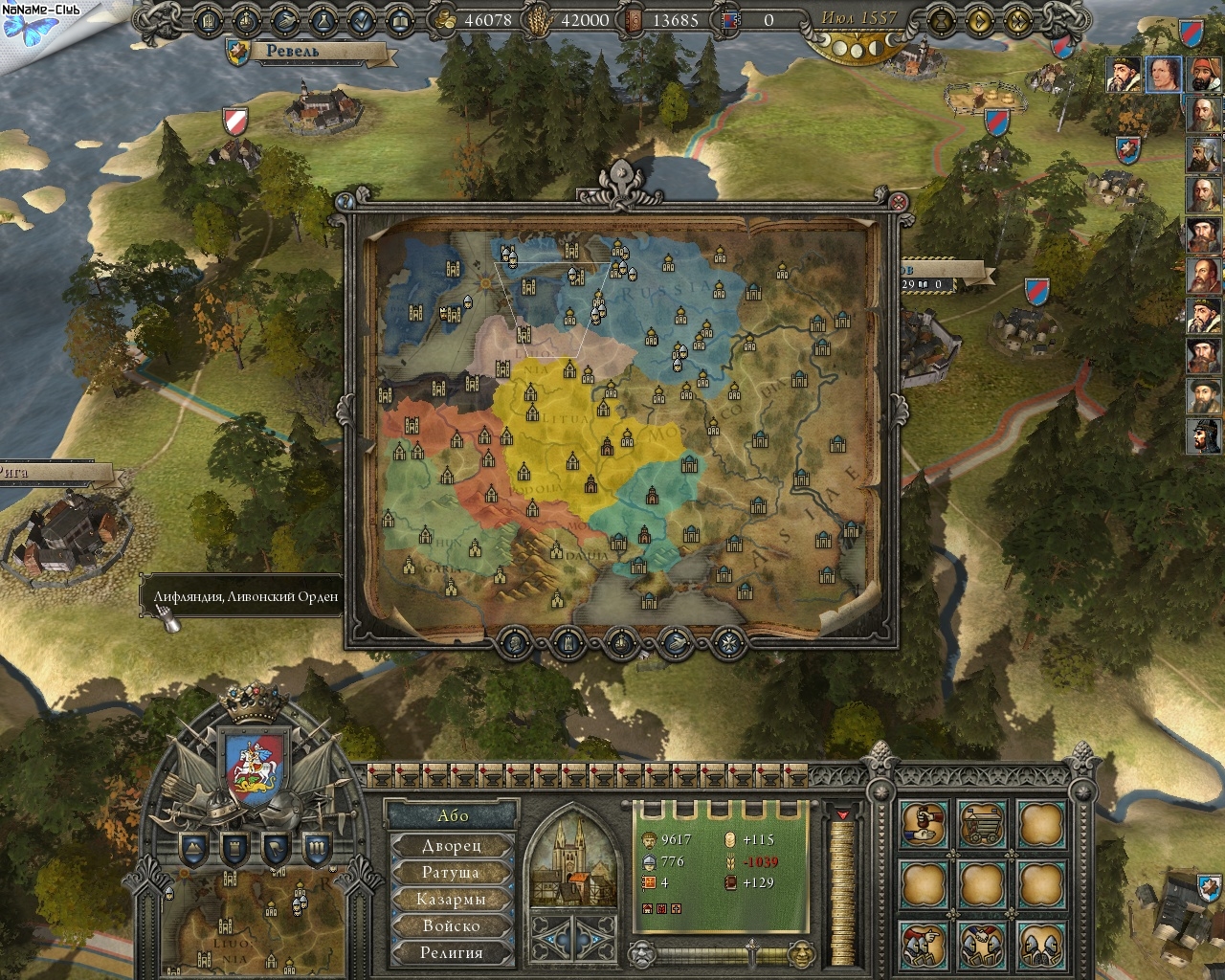
Task: Click the Абo city name header
Action: (x=453, y=815)
